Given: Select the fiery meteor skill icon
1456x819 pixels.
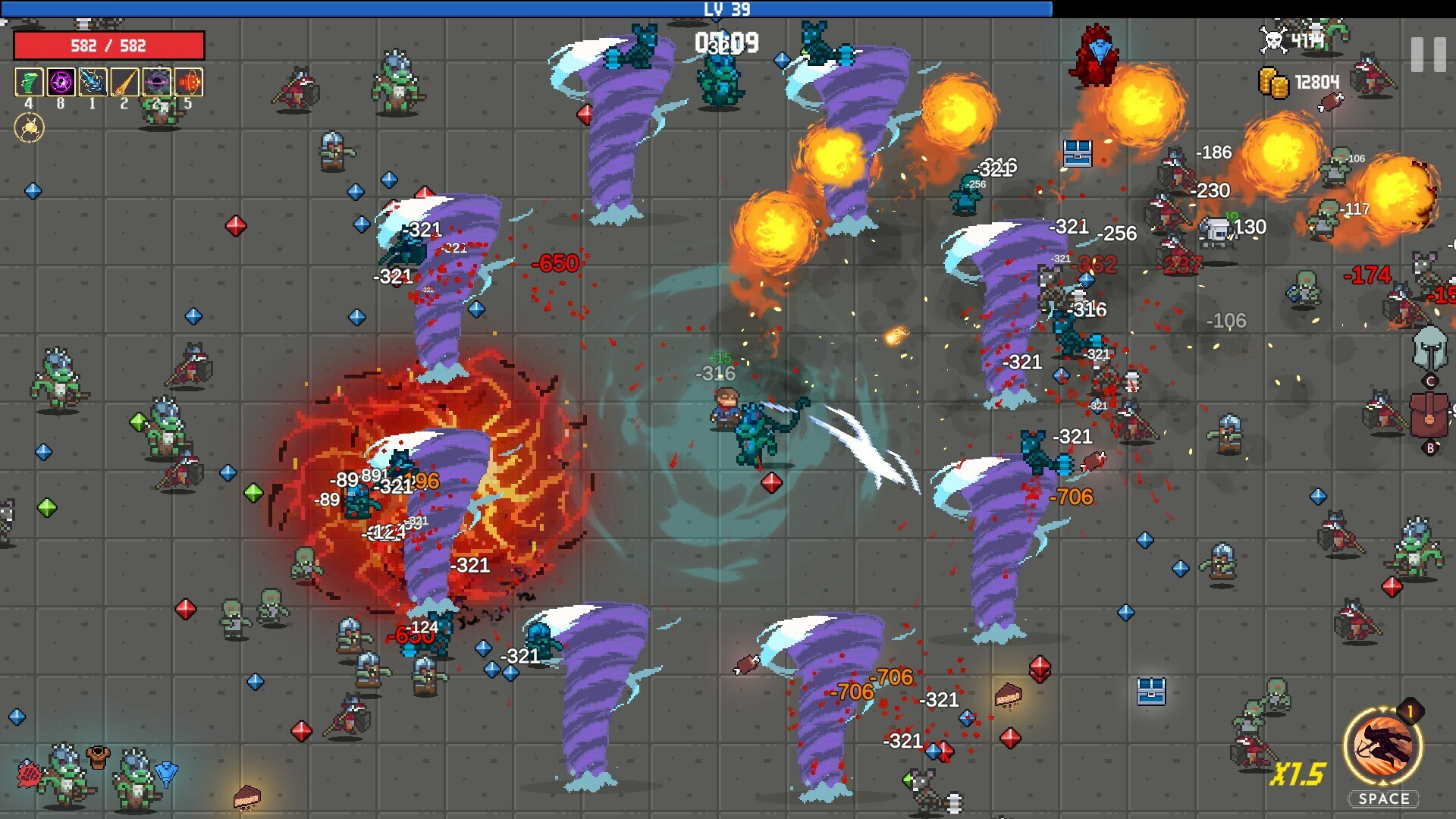Looking at the screenshot, I should click(x=124, y=81).
